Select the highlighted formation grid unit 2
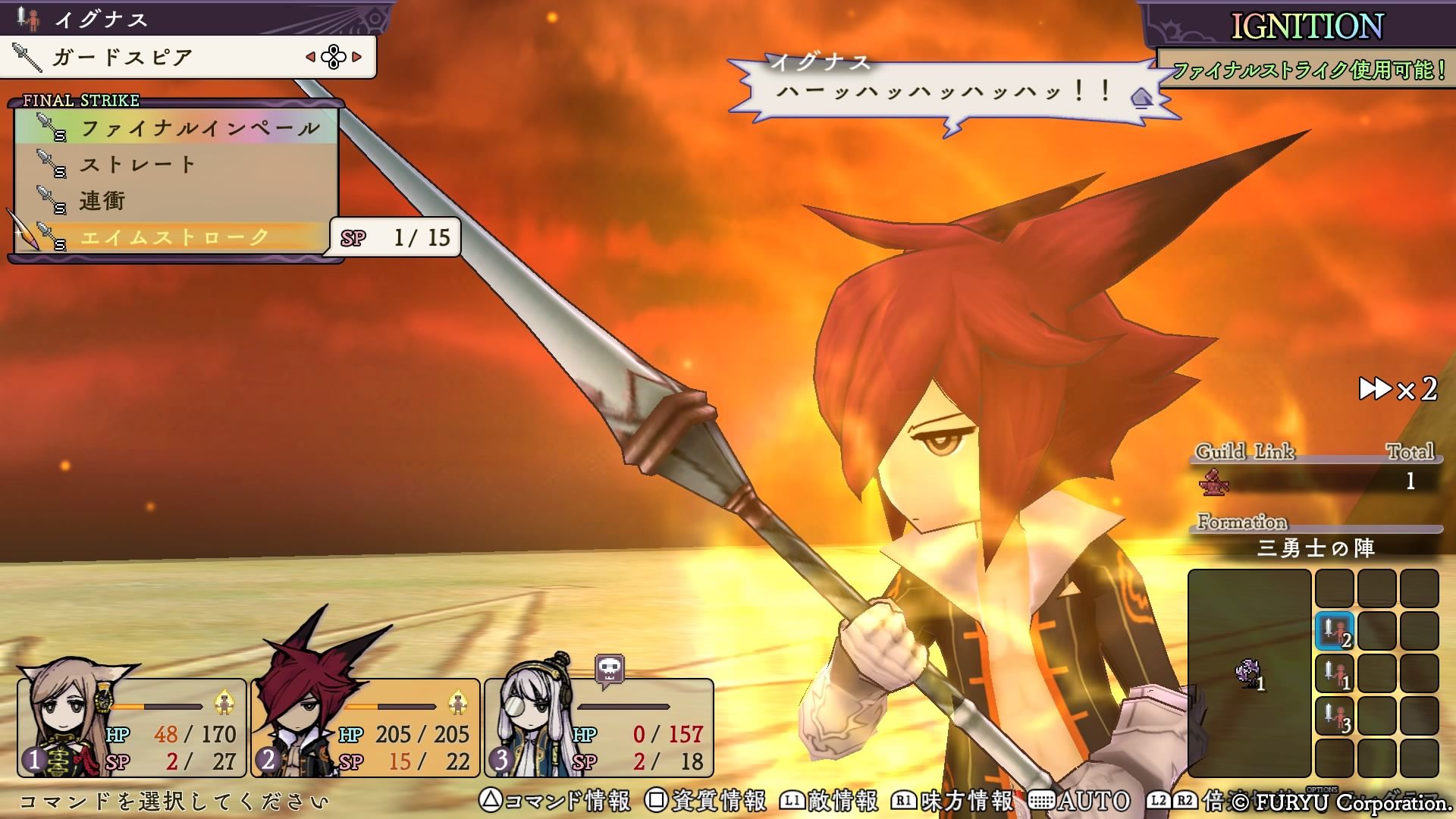This screenshot has width=1456, height=819. pyautogui.click(x=1335, y=632)
